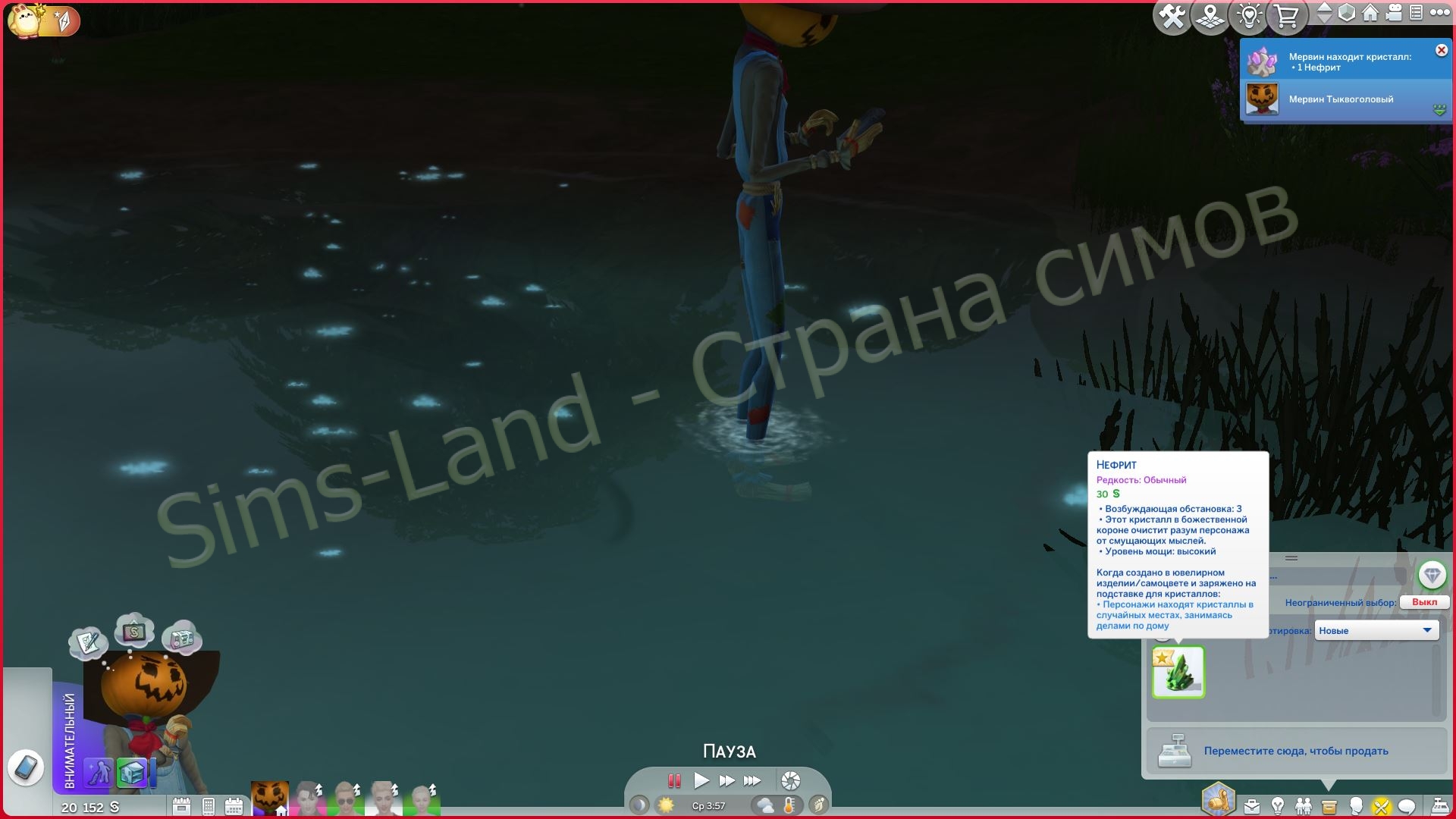Expand notification list with green arrow
Screen dimensions: 1456x819
pos(1439,111)
